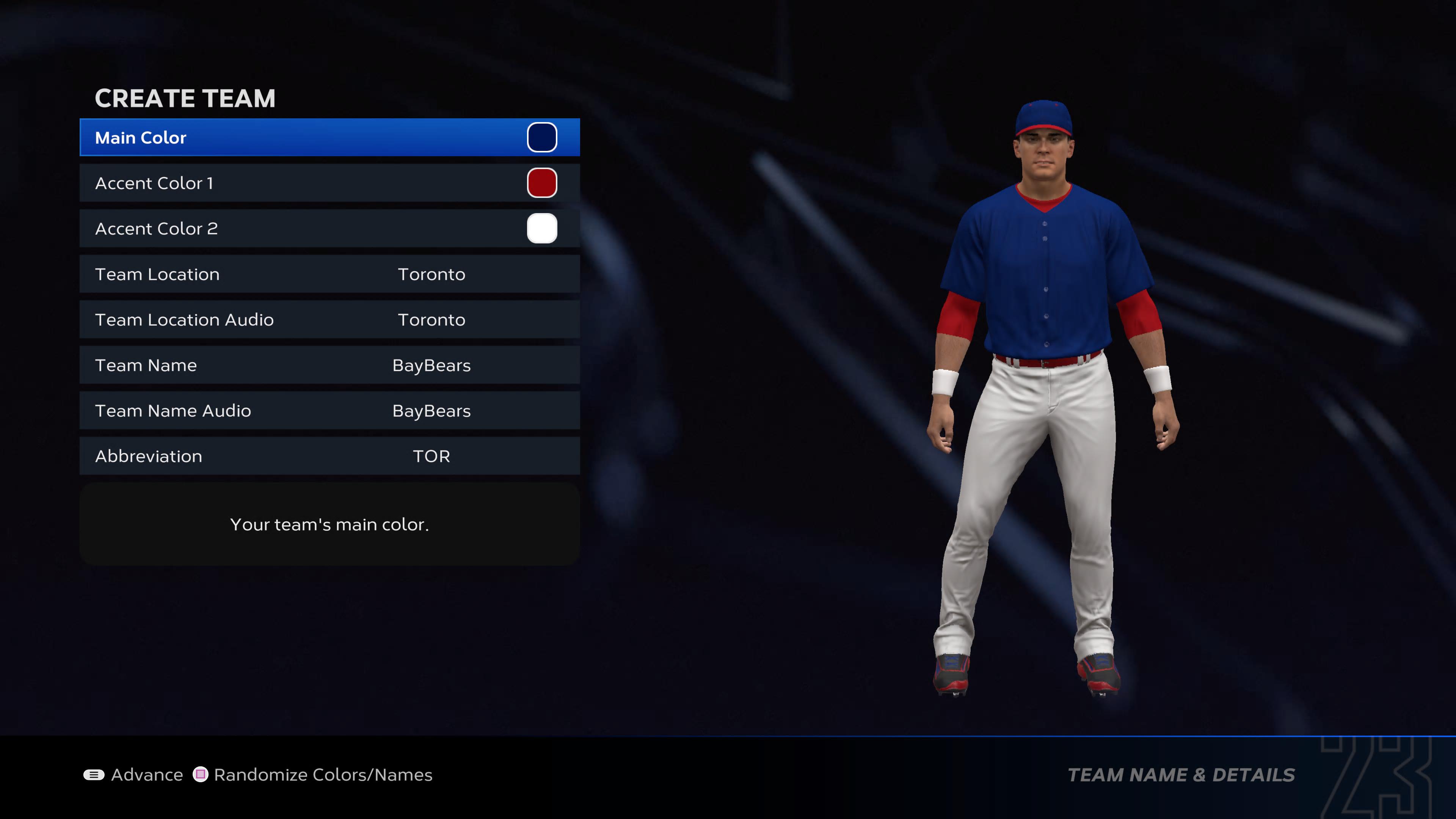This screenshot has width=1456, height=819.
Task: Click the navy Main Color swatch
Action: tap(541, 137)
